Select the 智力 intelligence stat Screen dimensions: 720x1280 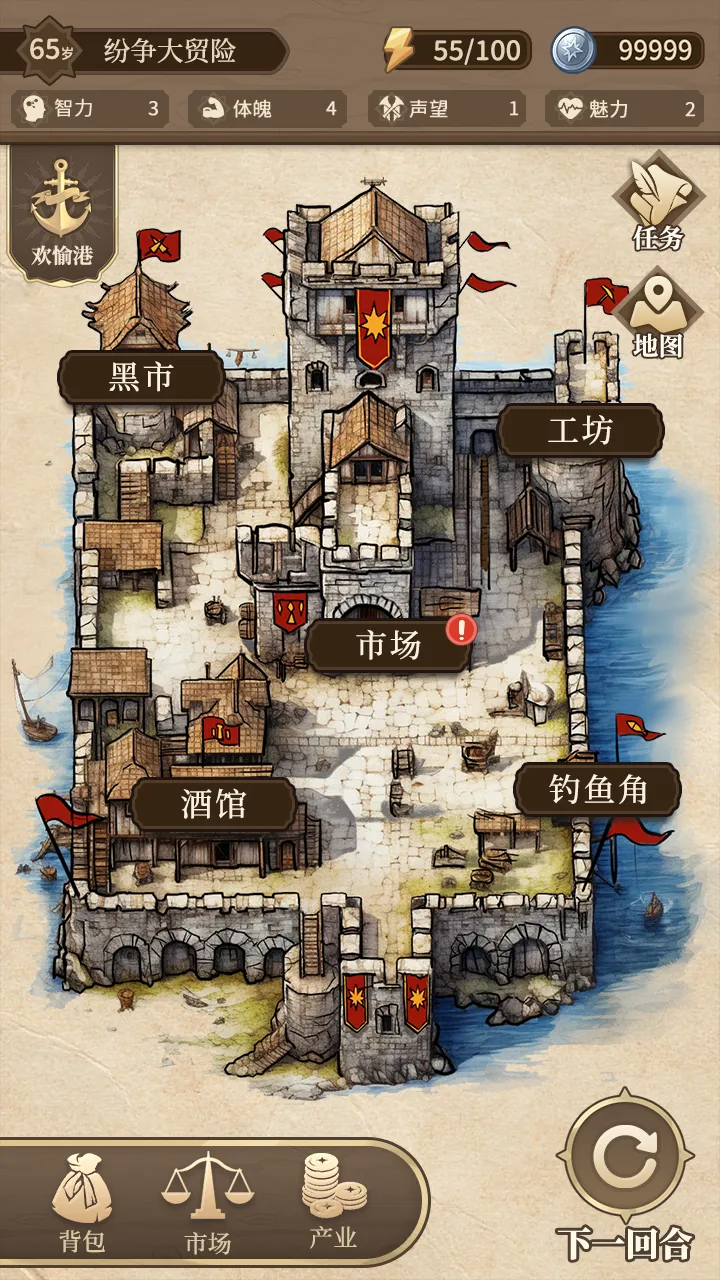(x=90, y=109)
